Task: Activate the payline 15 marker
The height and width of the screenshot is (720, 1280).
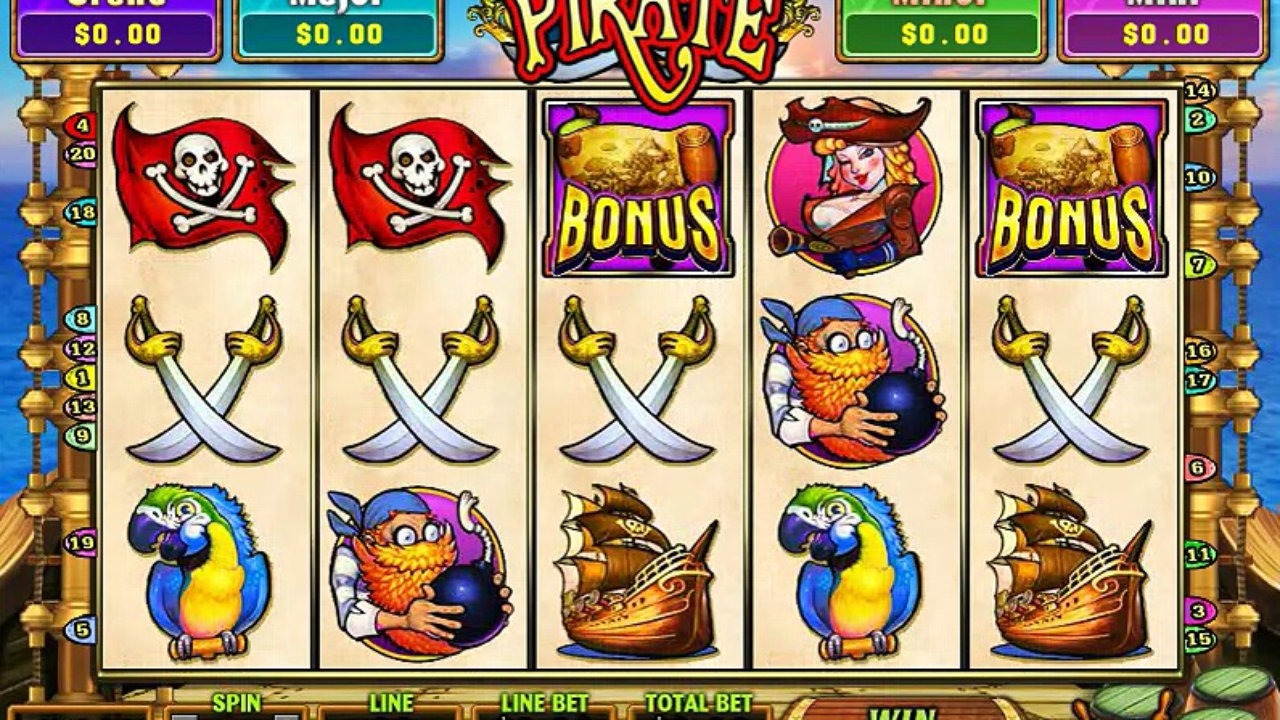Action: point(1199,639)
